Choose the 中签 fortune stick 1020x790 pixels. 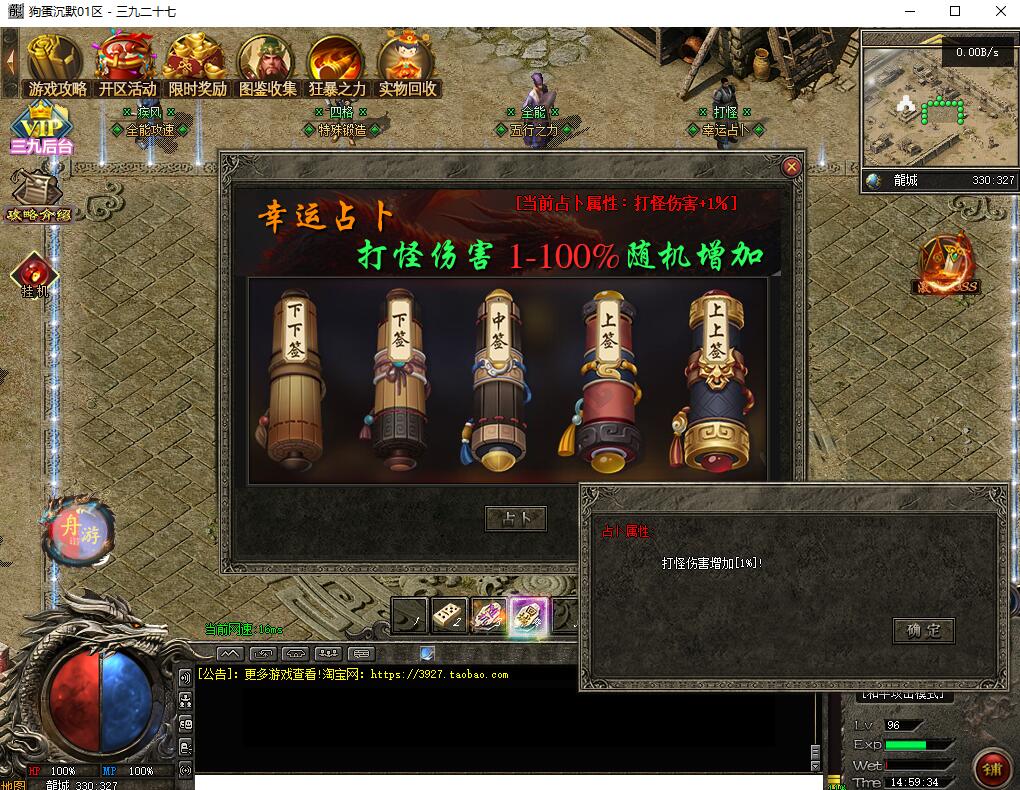coord(499,380)
